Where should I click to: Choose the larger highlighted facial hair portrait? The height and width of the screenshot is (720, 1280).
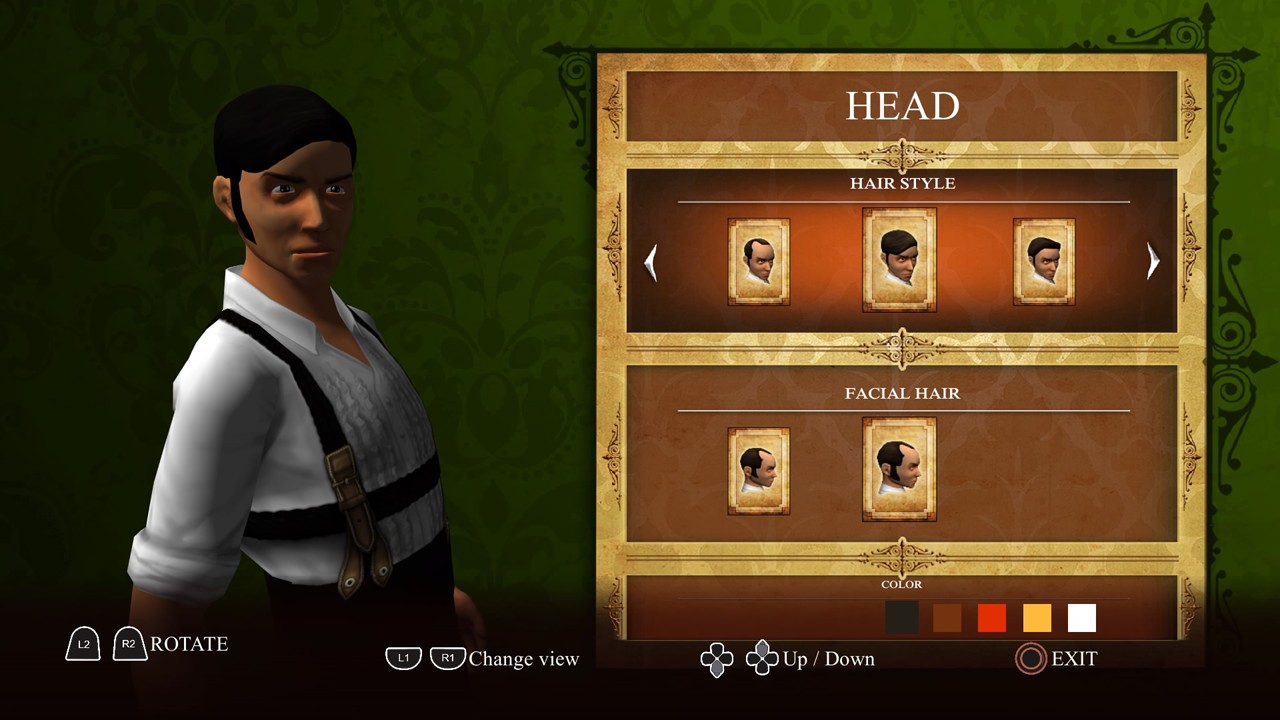tap(899, 469)
